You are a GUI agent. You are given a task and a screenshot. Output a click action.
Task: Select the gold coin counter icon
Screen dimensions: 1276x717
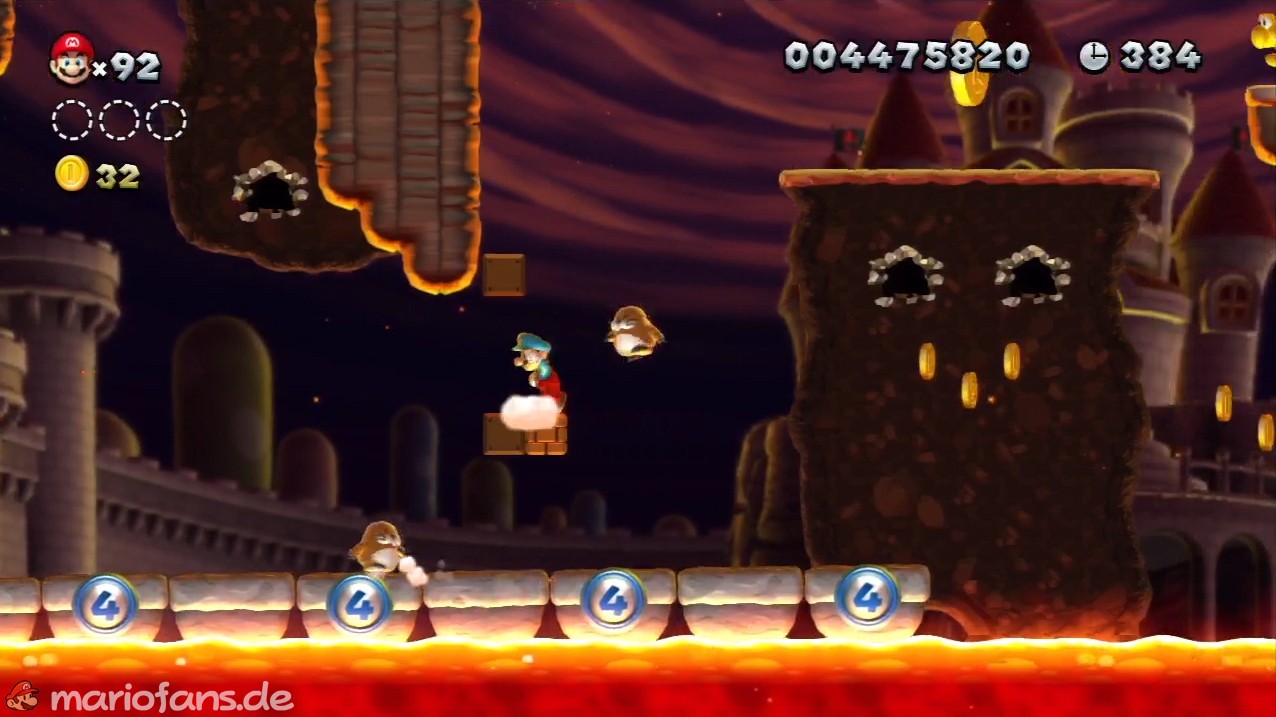coord(71,174)
